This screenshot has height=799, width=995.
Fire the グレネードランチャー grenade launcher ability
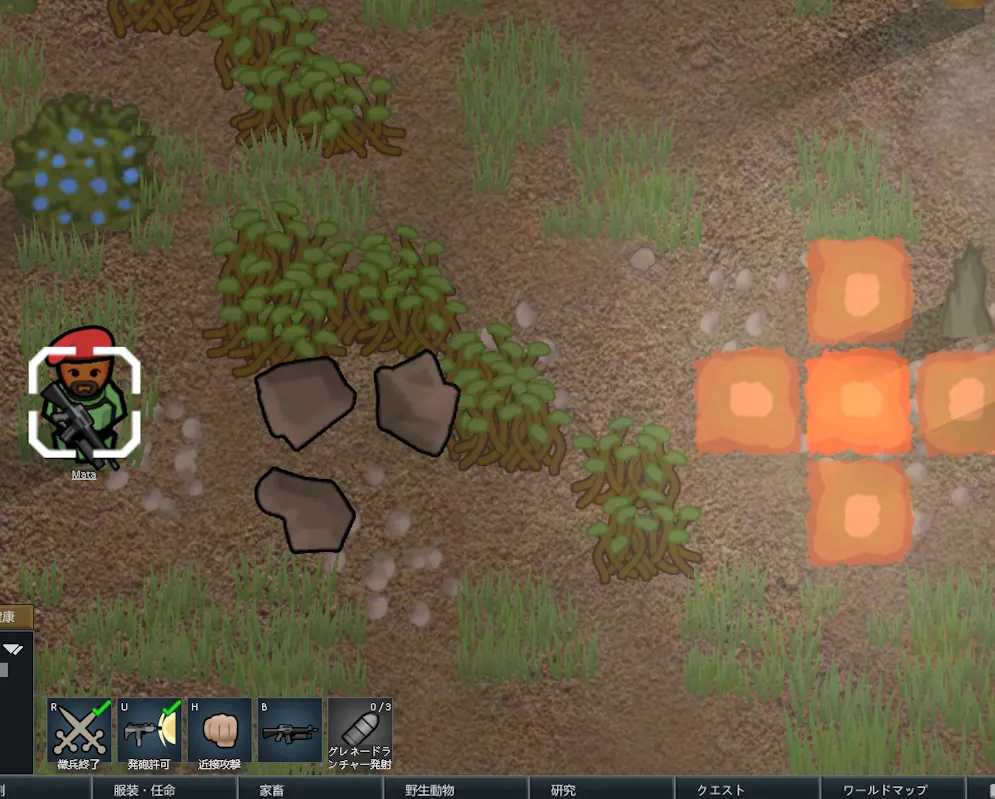point(359,731)
